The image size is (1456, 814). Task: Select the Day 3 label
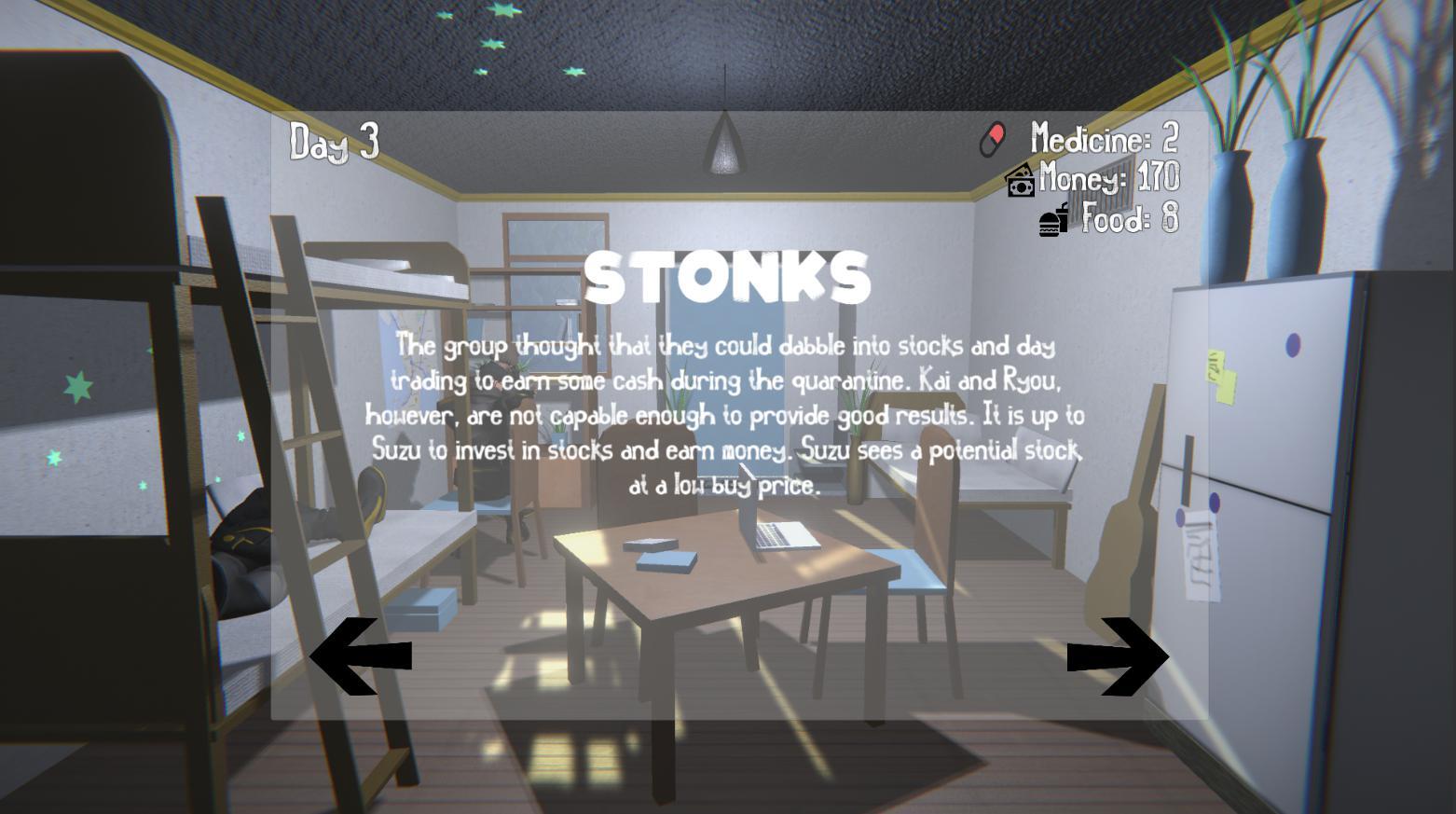[333, 142]
